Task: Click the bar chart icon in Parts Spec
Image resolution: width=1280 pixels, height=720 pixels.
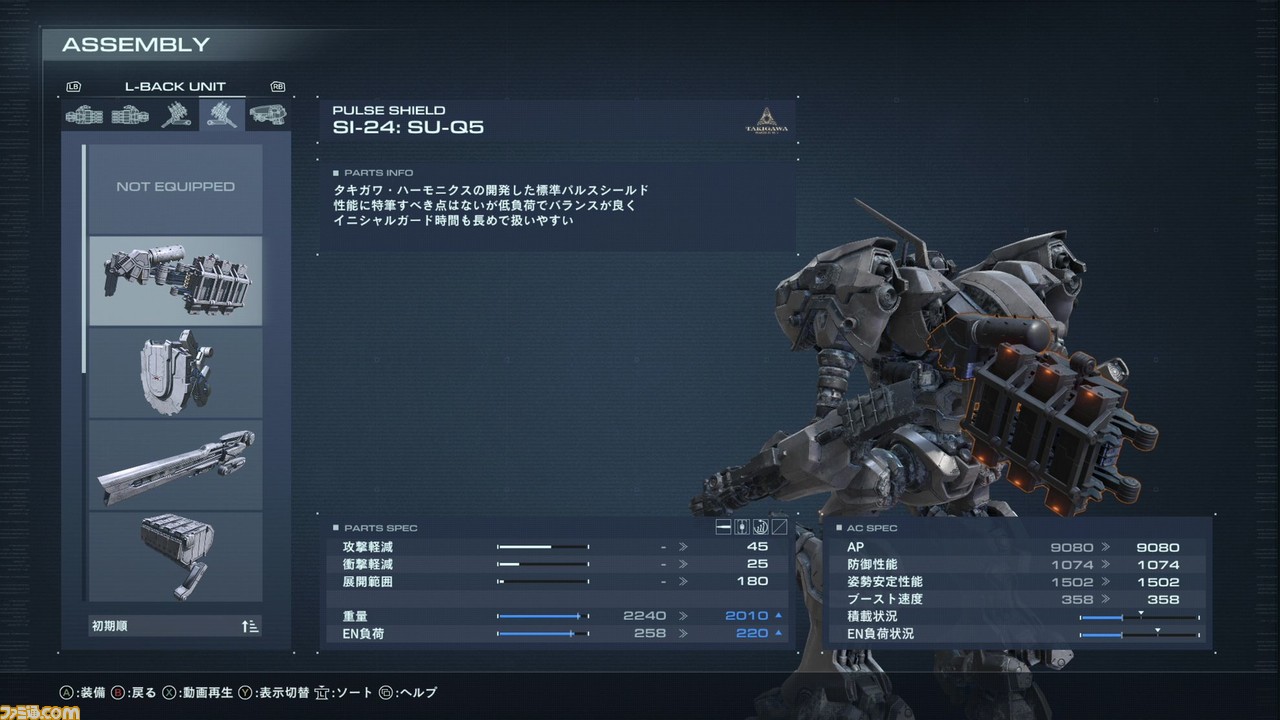Action: pyautogui.click(x=761, y=527)
